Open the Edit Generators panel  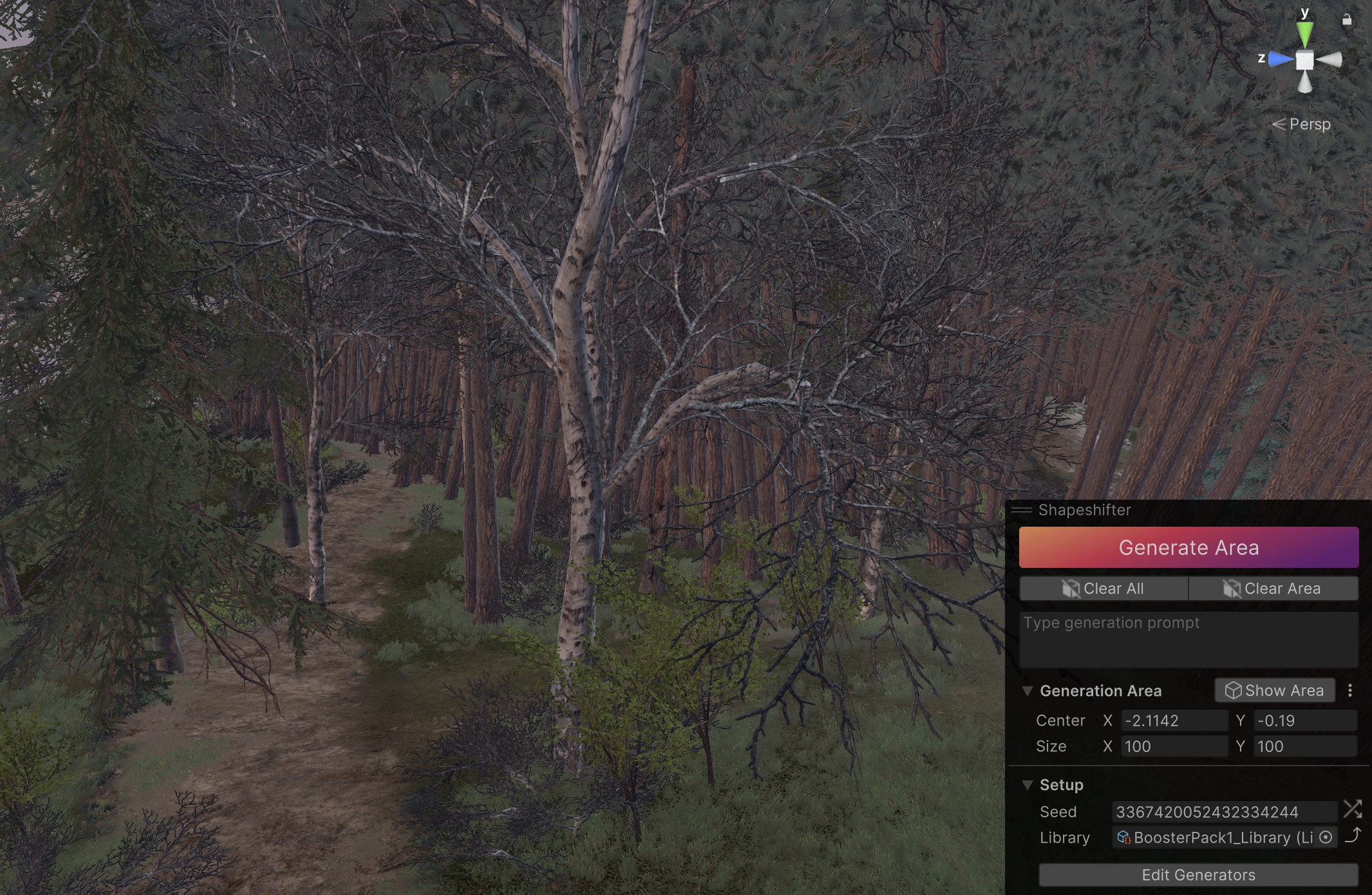[1198, 875]
